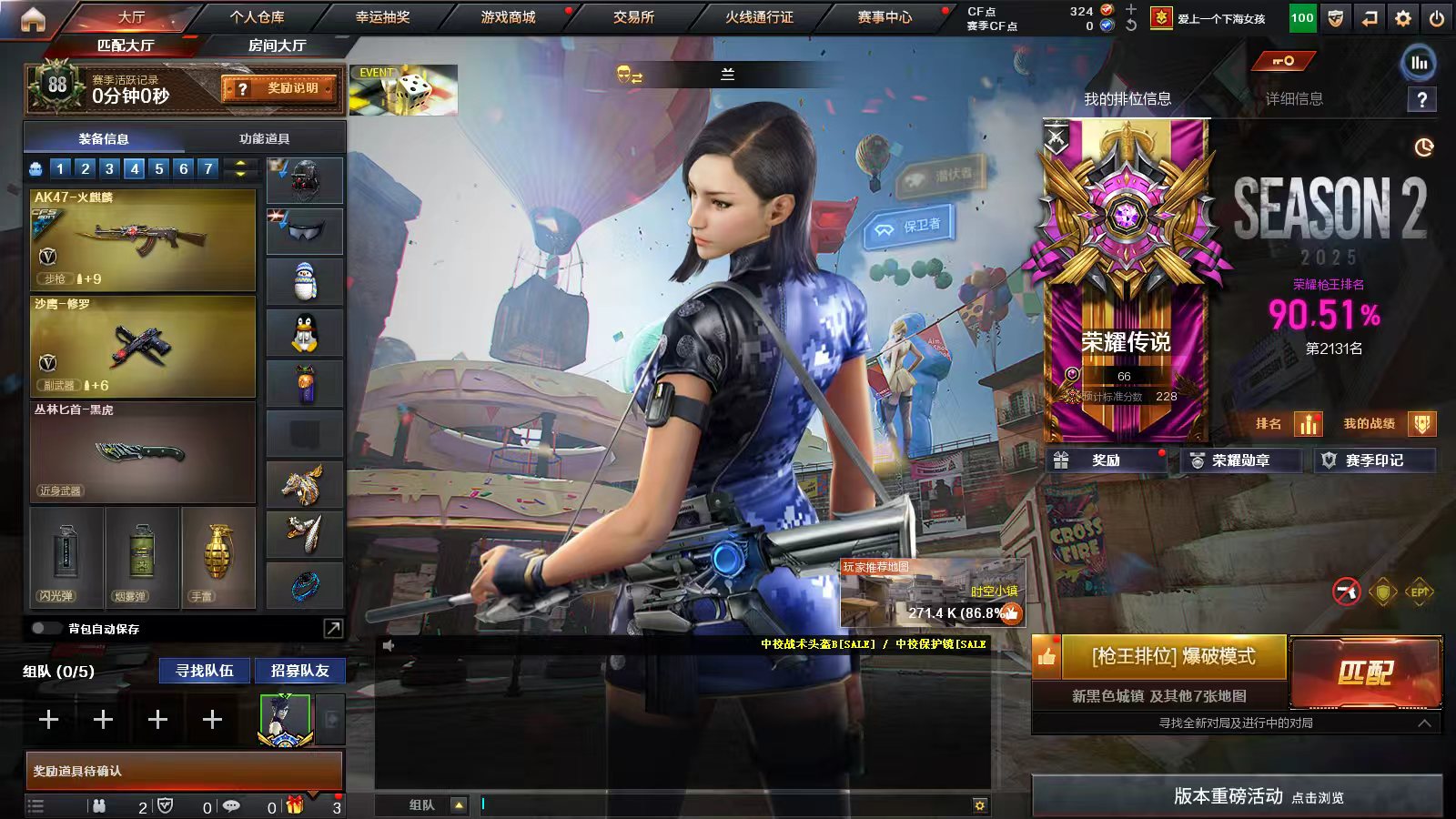Open 火线通行证 battle pass
Image resolution: width=1456 pixels, height=819 pixels.
pyautogui.click(x=759, y=17)
